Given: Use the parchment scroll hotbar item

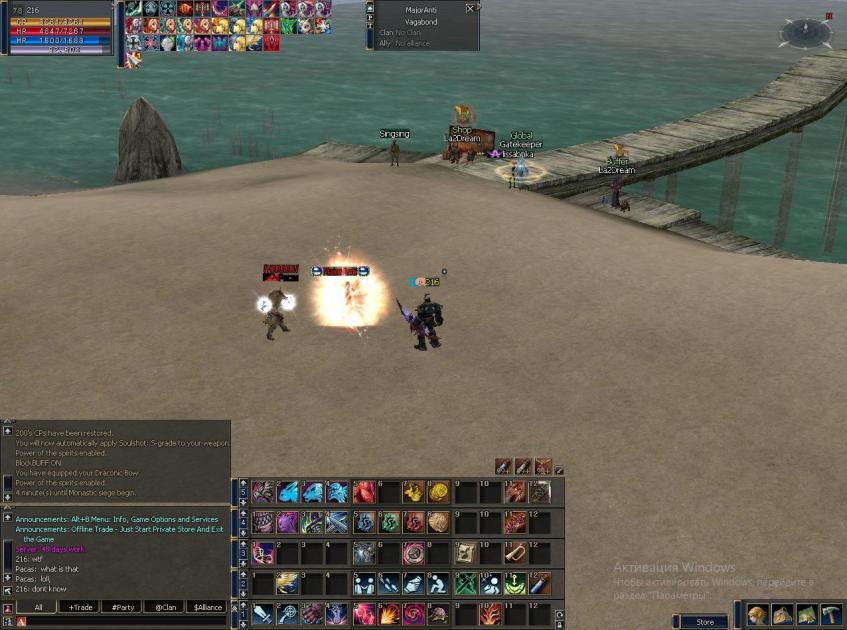Looking at the screenshot, I should coord(464,552).
